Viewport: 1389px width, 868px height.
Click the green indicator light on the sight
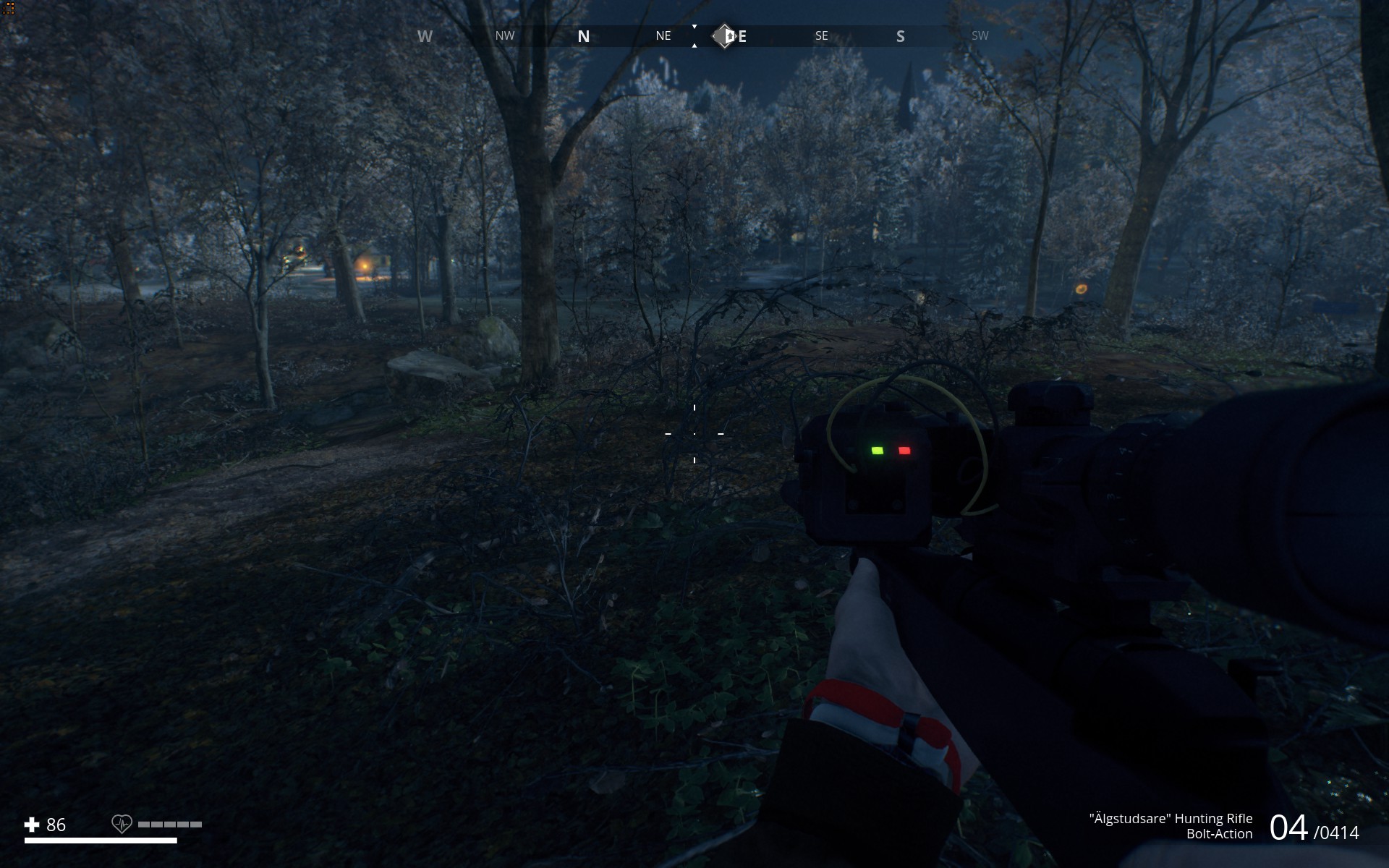pyautogui.click(x=878, y=449)
